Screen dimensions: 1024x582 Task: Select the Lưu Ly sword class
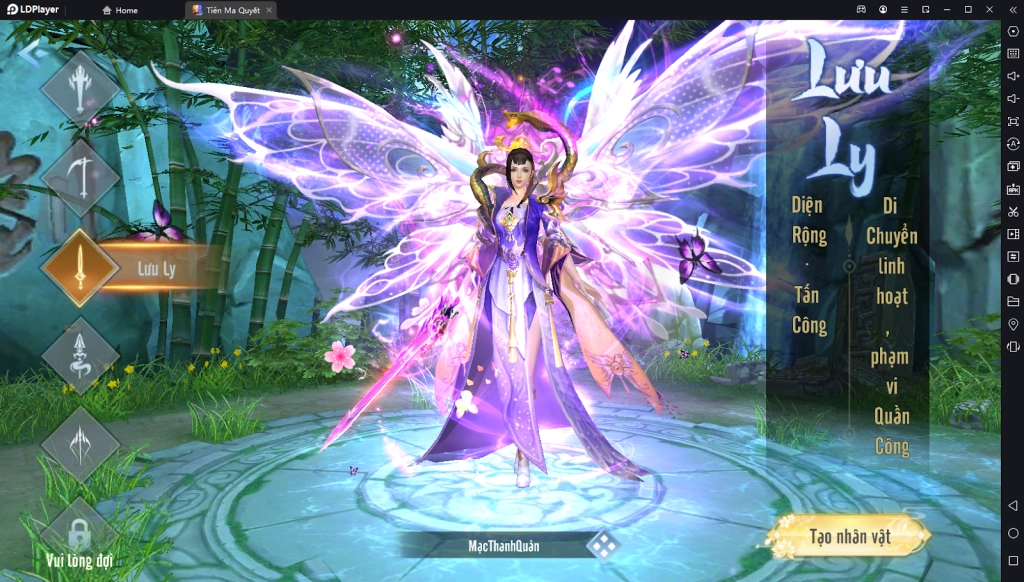[80, 268]
